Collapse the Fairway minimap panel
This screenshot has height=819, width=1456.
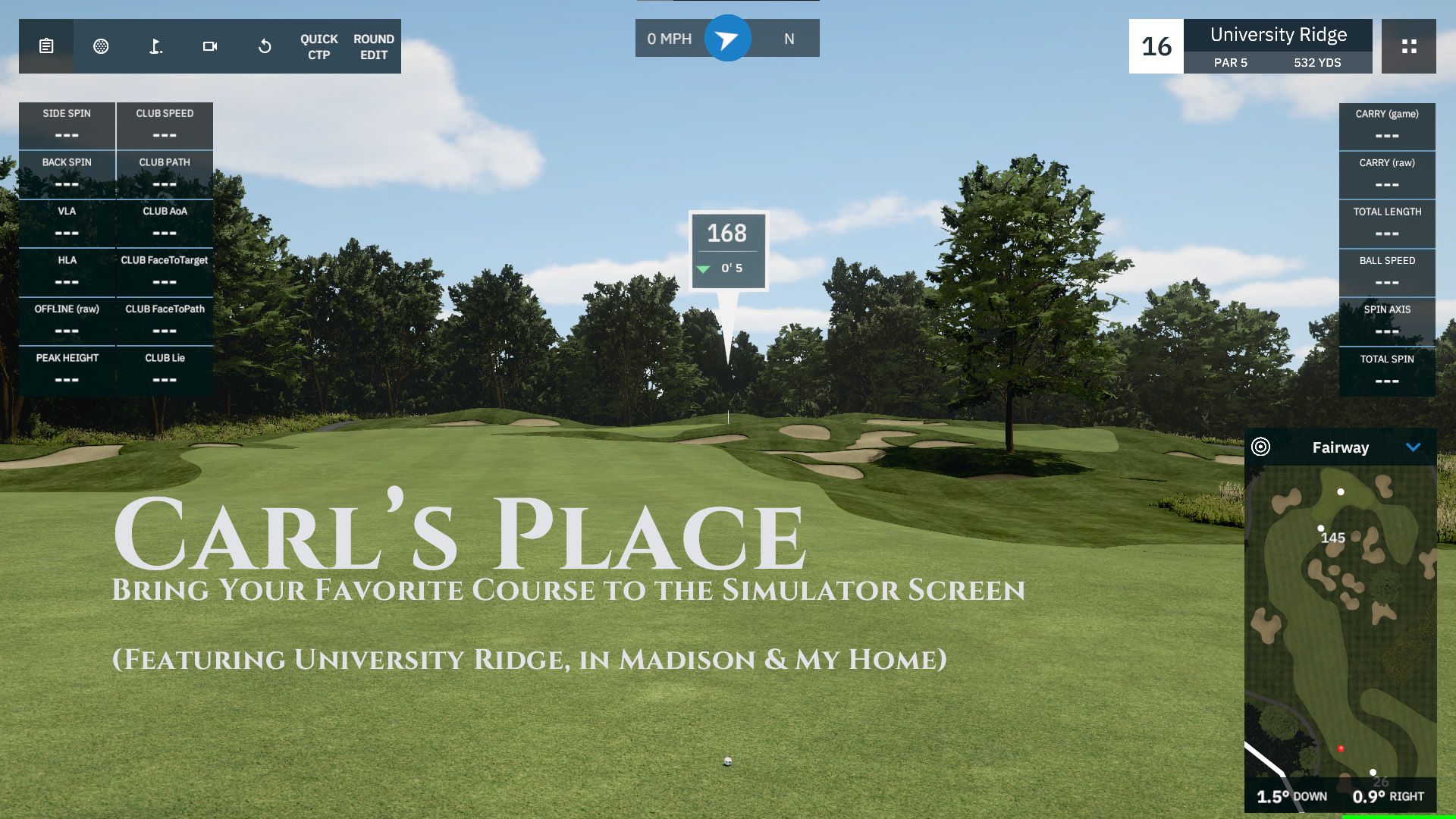point(1413,447)
